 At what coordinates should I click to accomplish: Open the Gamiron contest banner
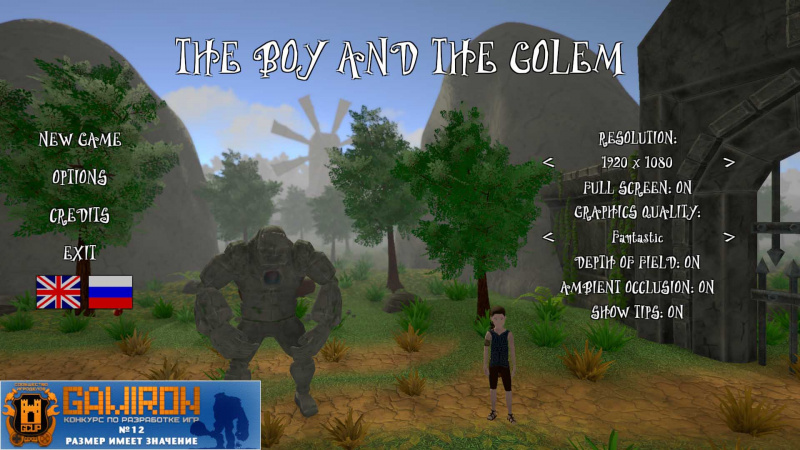coord(130,414)
